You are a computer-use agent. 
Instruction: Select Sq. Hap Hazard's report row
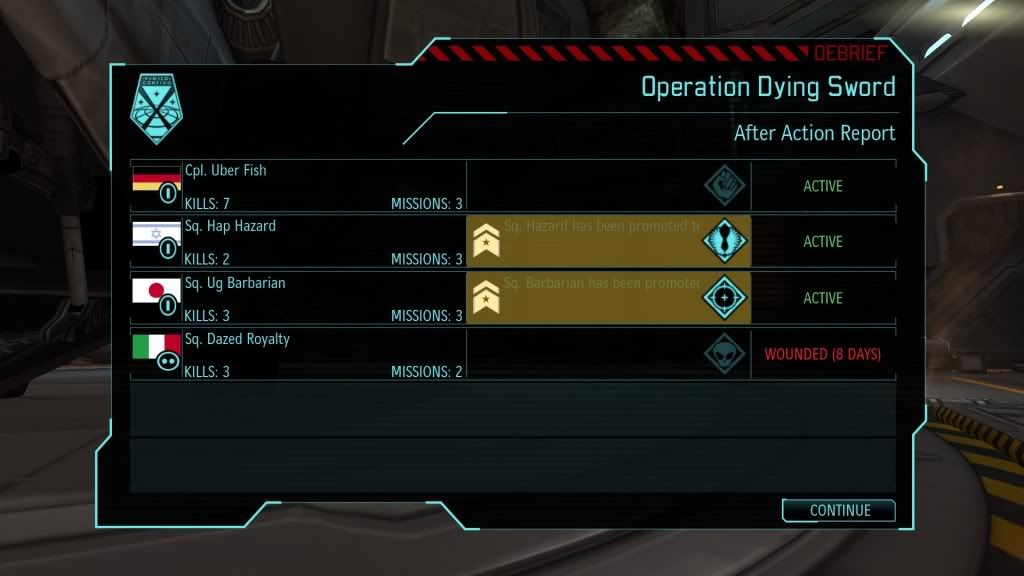tap(298, 242)
